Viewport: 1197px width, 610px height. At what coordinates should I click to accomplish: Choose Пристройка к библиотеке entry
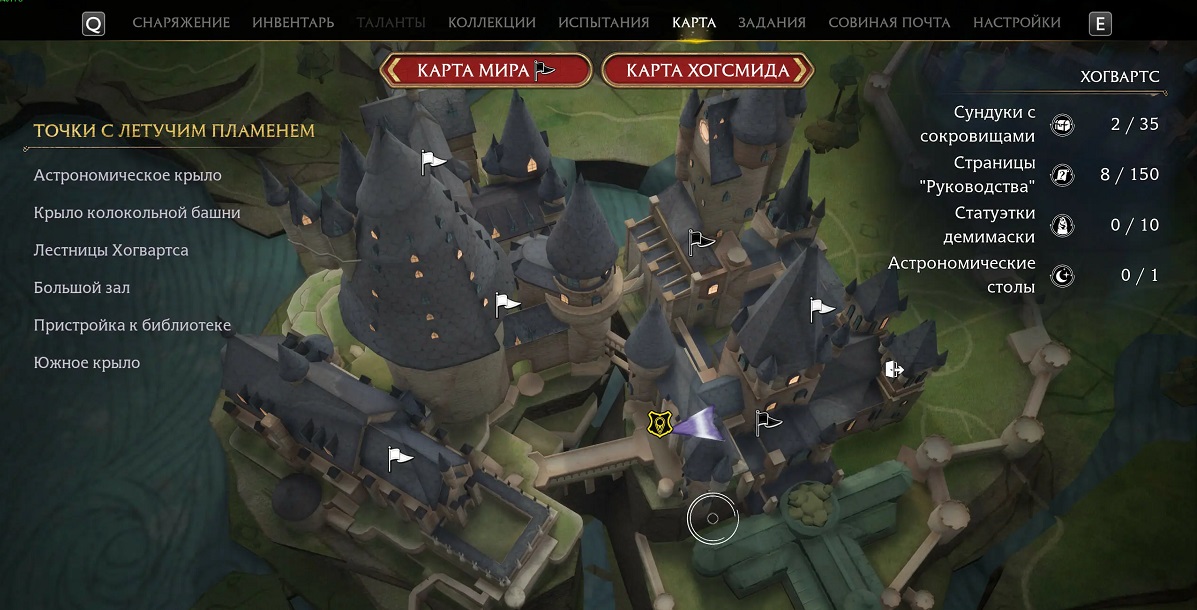click(x=132, y=325)
